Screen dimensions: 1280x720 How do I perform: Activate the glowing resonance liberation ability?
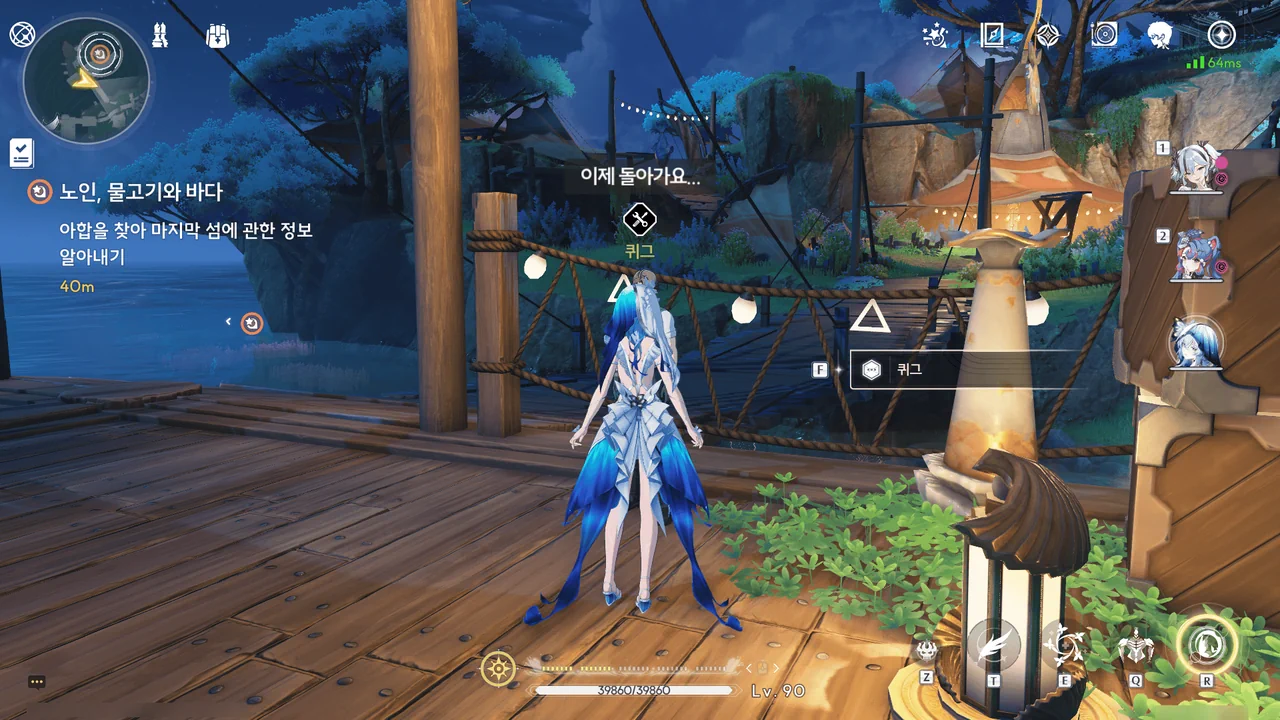[x=1206, y=645]
